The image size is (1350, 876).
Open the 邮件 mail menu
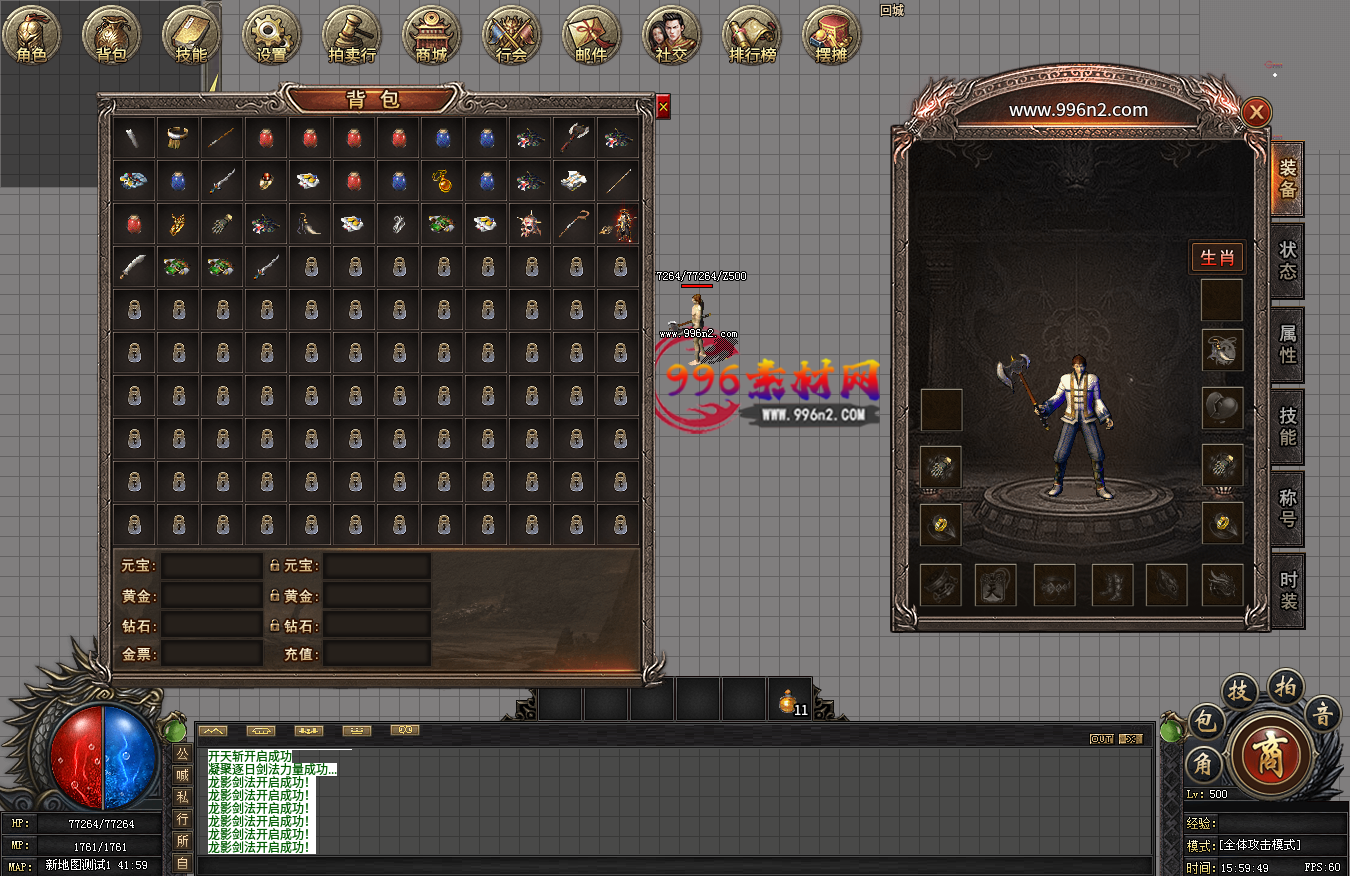coord(591,36)
